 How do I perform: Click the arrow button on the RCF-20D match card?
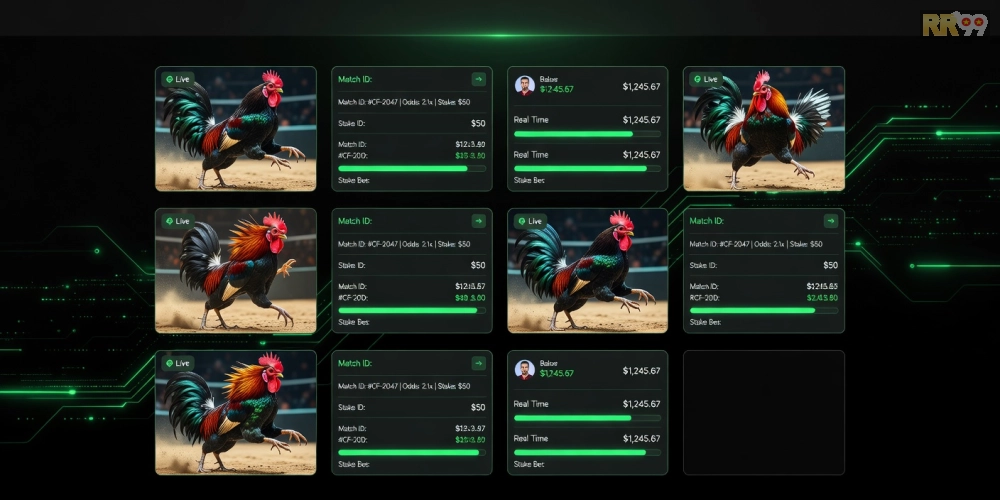tap(830, 221)
